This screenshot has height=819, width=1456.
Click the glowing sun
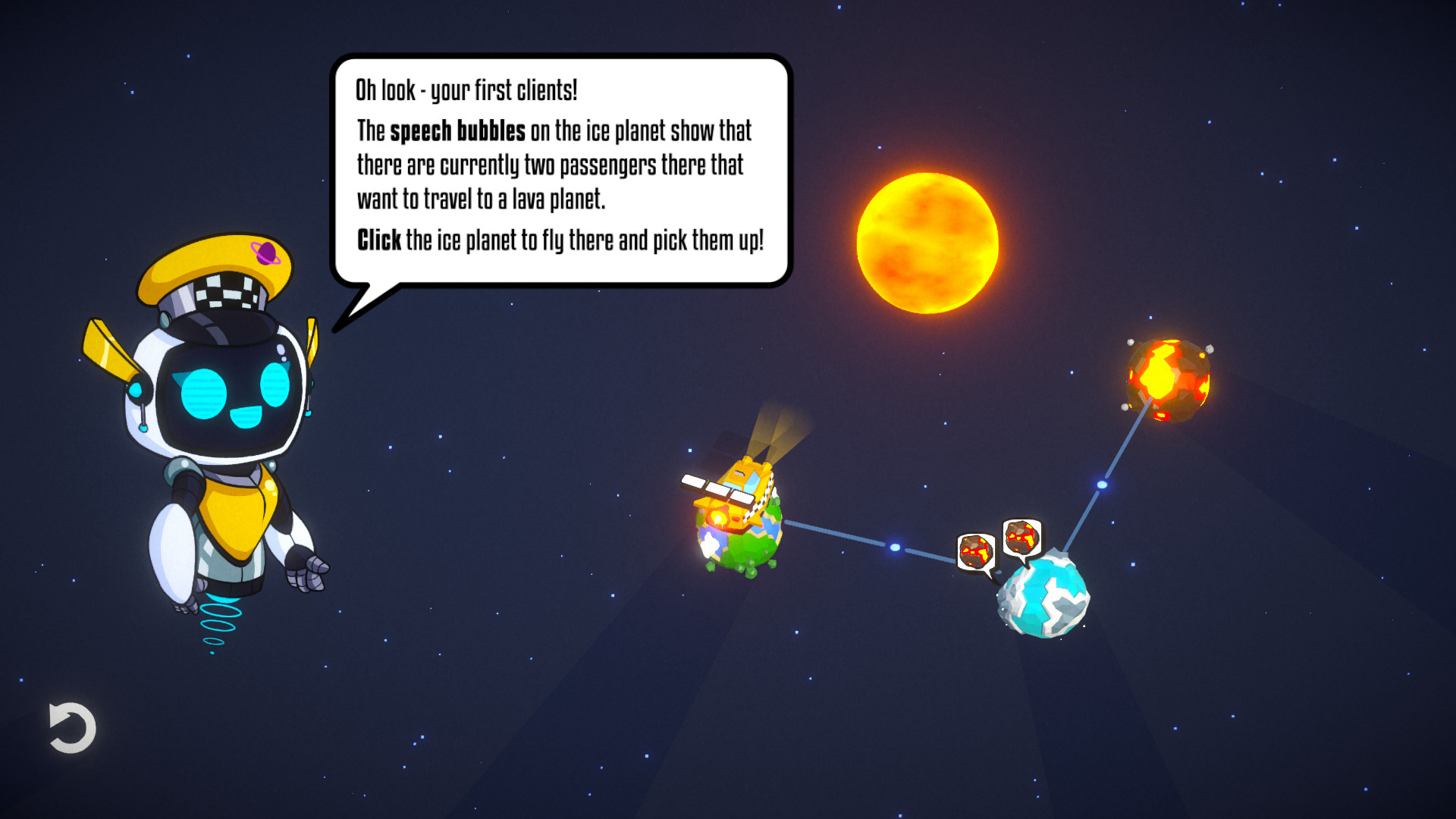[929, 243]
